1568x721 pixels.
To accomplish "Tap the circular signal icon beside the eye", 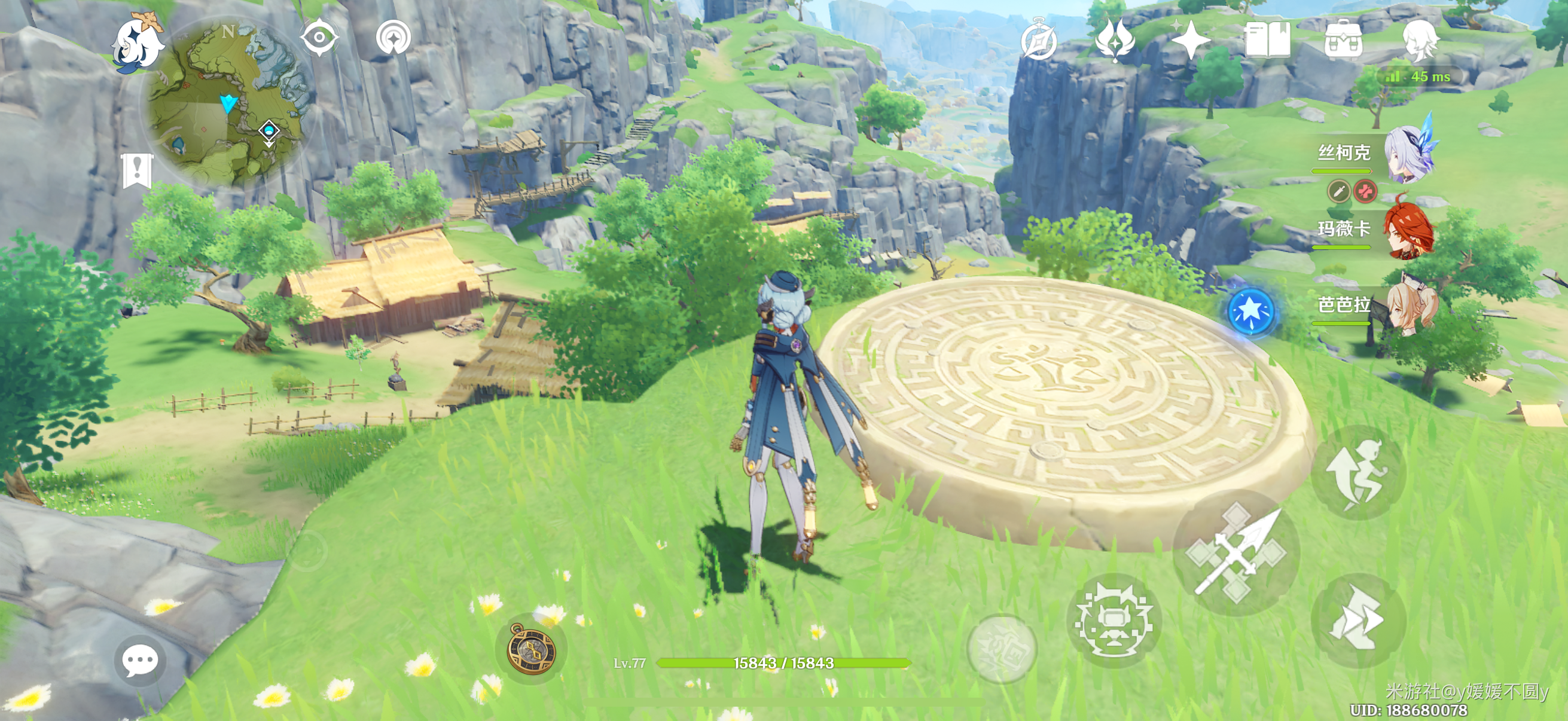I will 393,38.
